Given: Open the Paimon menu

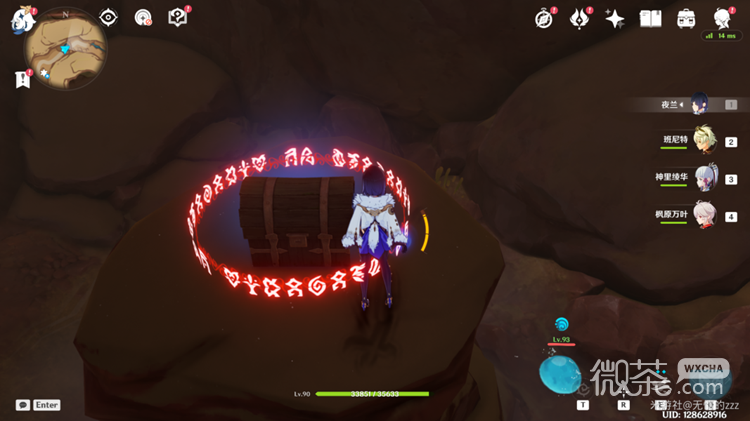Looking at the screenshot, I should click(18, 23).
